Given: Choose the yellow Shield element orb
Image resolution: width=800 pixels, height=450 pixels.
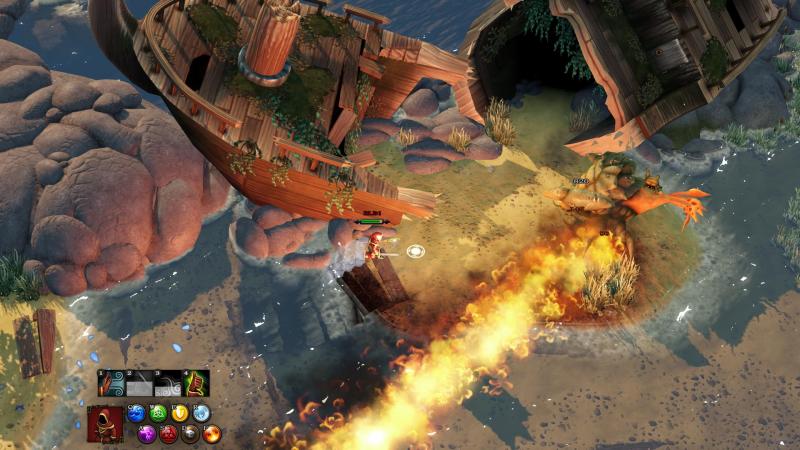Looking at the screenshot, I should coord(181,413).
